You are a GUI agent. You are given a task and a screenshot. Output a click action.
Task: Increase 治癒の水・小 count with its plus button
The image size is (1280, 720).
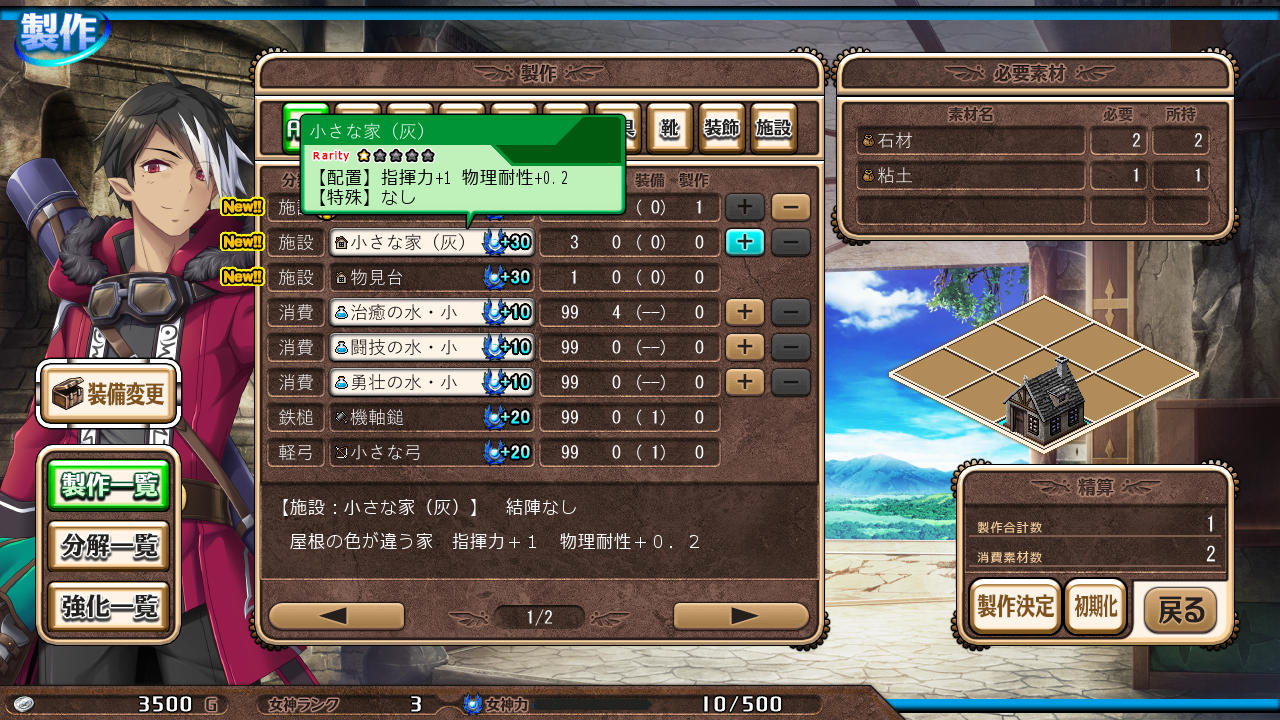click(745, 311)
